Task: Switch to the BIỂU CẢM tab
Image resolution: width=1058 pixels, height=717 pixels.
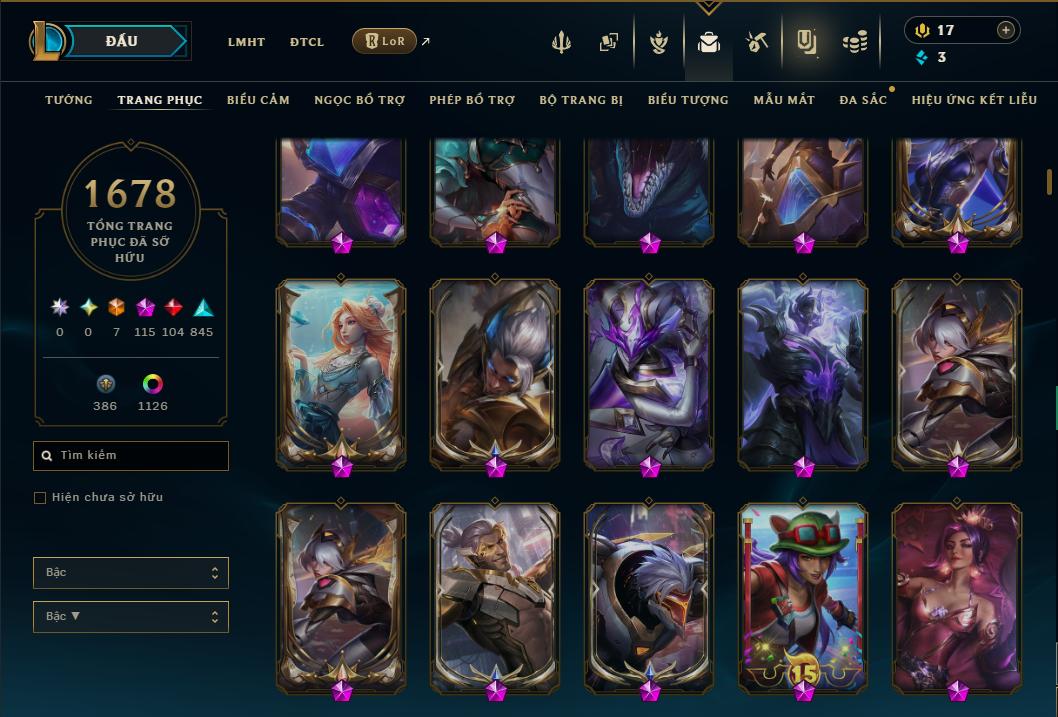Action: [x=258, y=100]
